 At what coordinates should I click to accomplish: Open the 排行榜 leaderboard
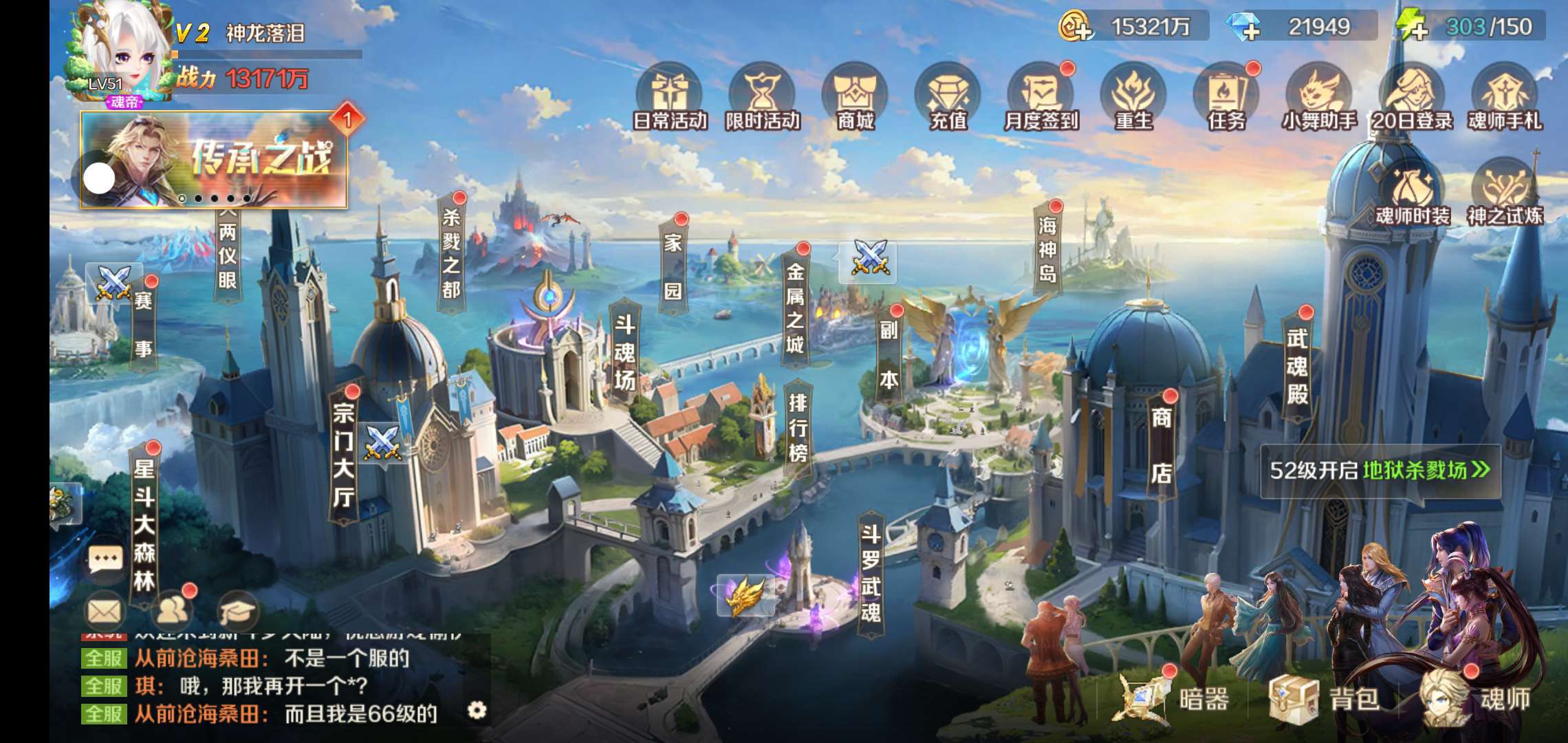(798, 428)
